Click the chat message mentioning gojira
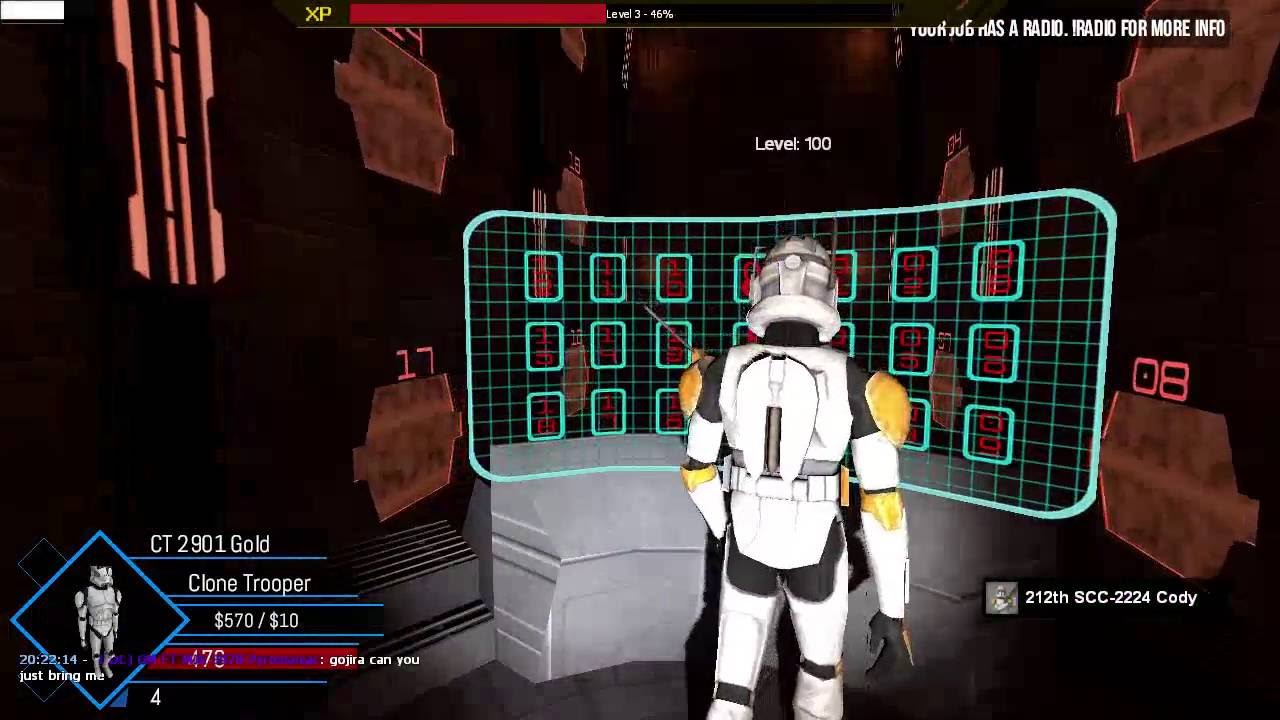This screenshot has width=1280, height=720. pos(220,667)
